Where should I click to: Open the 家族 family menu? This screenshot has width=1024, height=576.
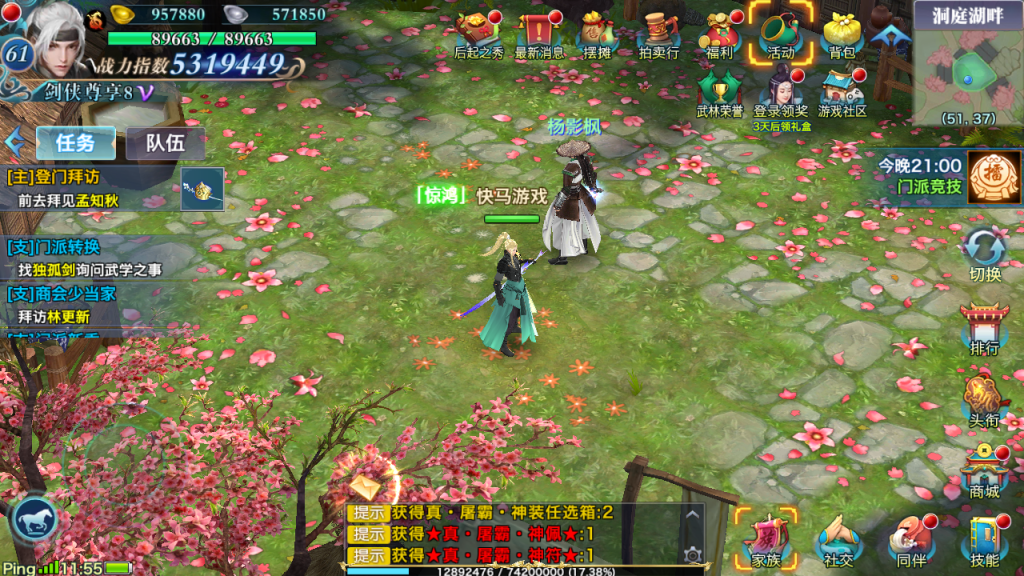click(766, 540)
